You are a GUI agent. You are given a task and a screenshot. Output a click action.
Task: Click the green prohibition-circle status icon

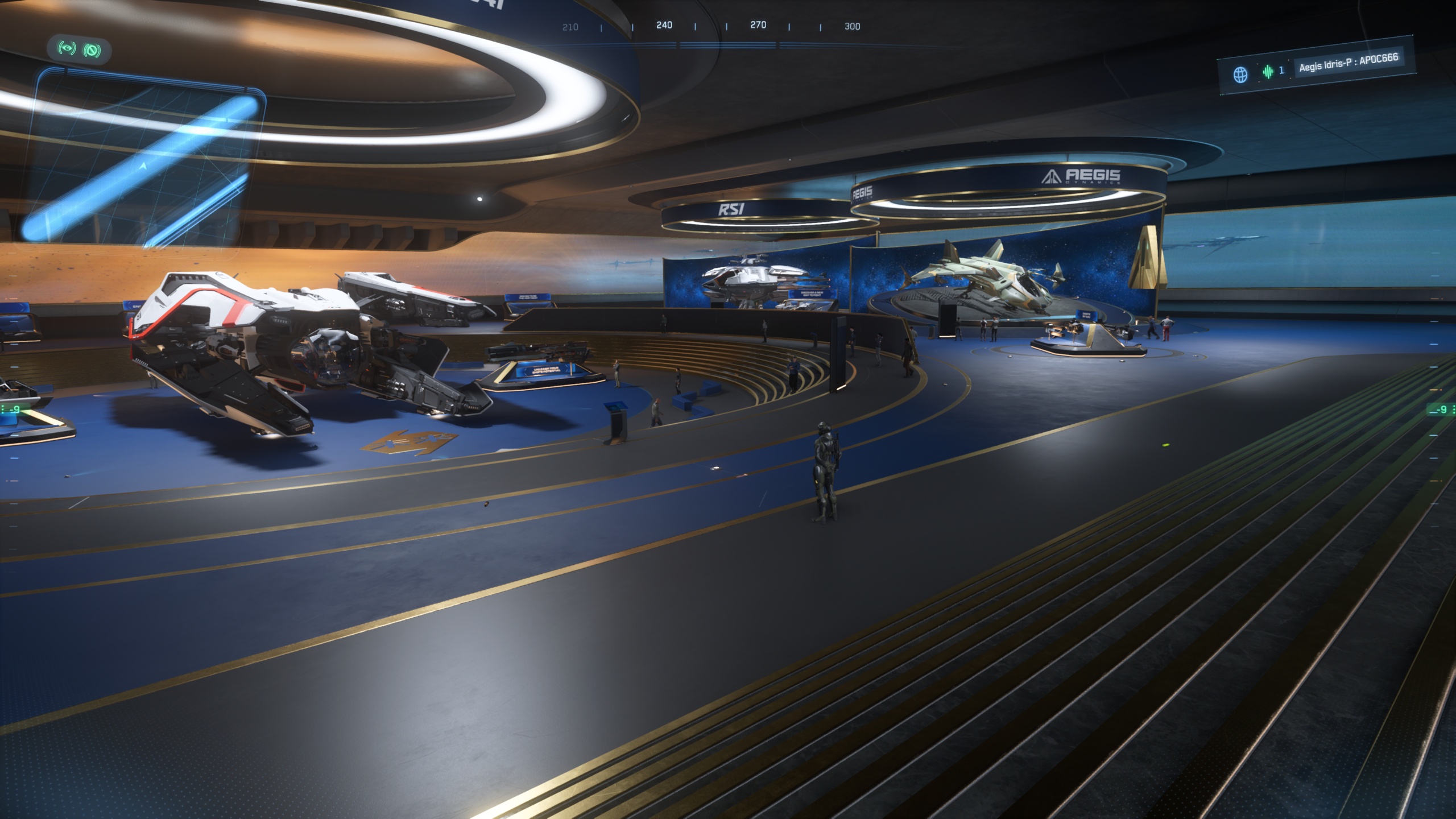[x=92, y=51]
